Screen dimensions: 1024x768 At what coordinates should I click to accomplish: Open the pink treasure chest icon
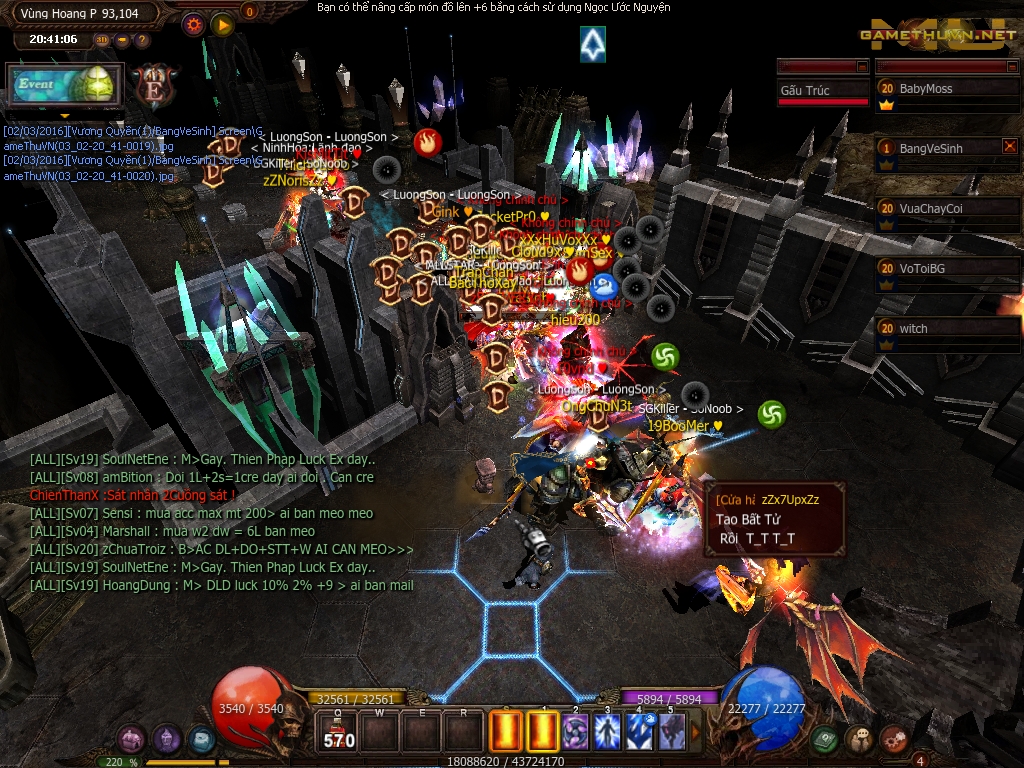(x=131, y=740)
